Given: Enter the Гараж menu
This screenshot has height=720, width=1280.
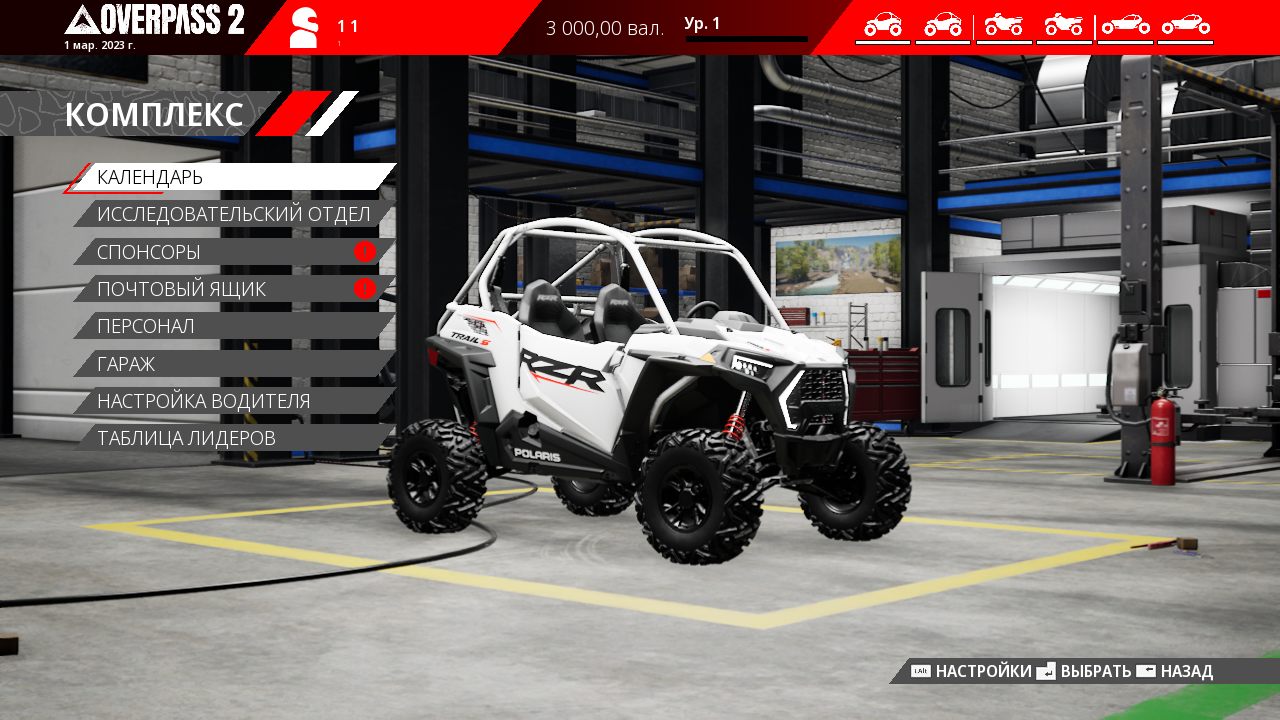Looking at the screenshot, I should [232, 364].
